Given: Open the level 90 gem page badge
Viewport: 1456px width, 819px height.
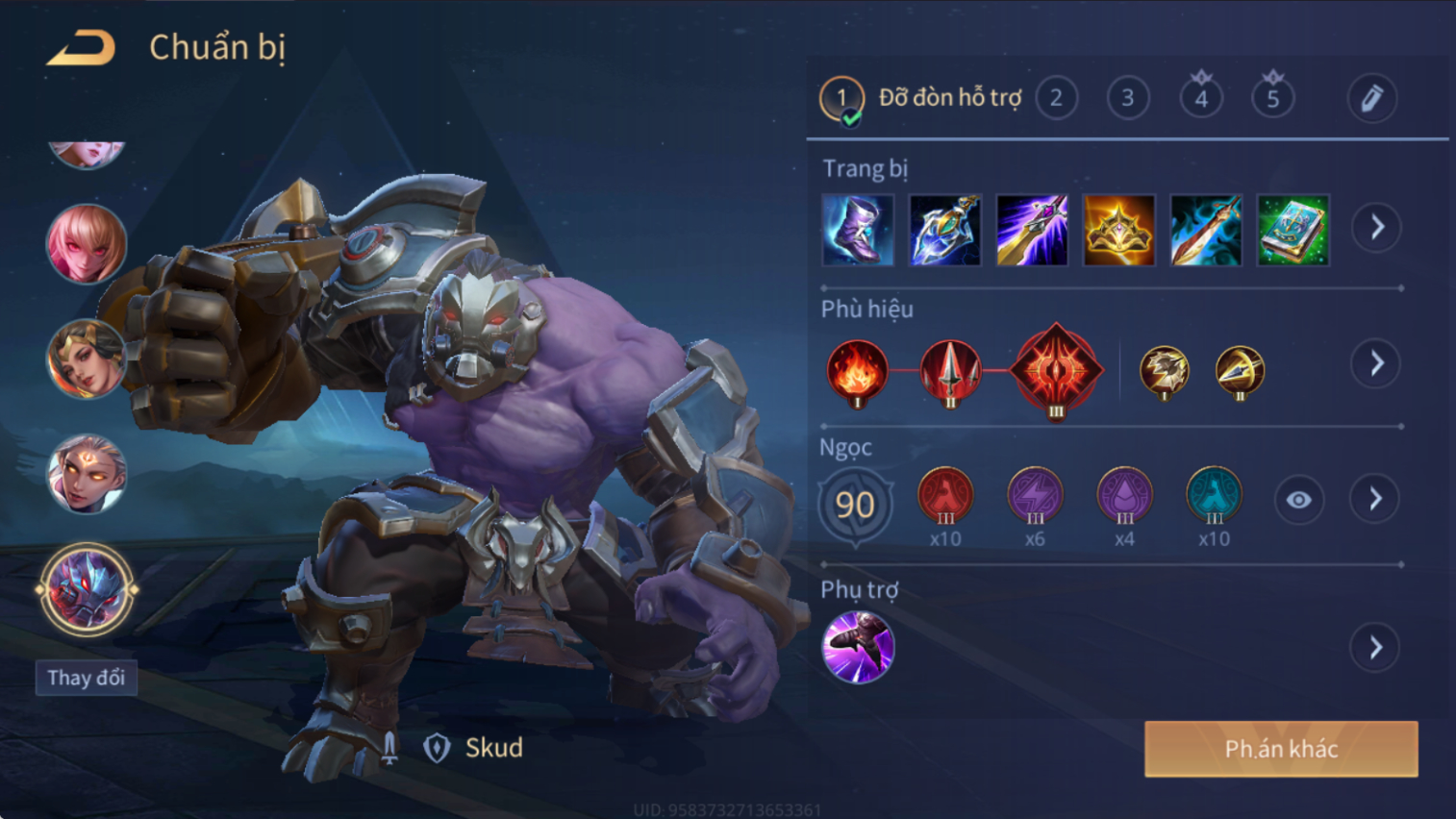Looking at the screenshot, I should (855, 504).
